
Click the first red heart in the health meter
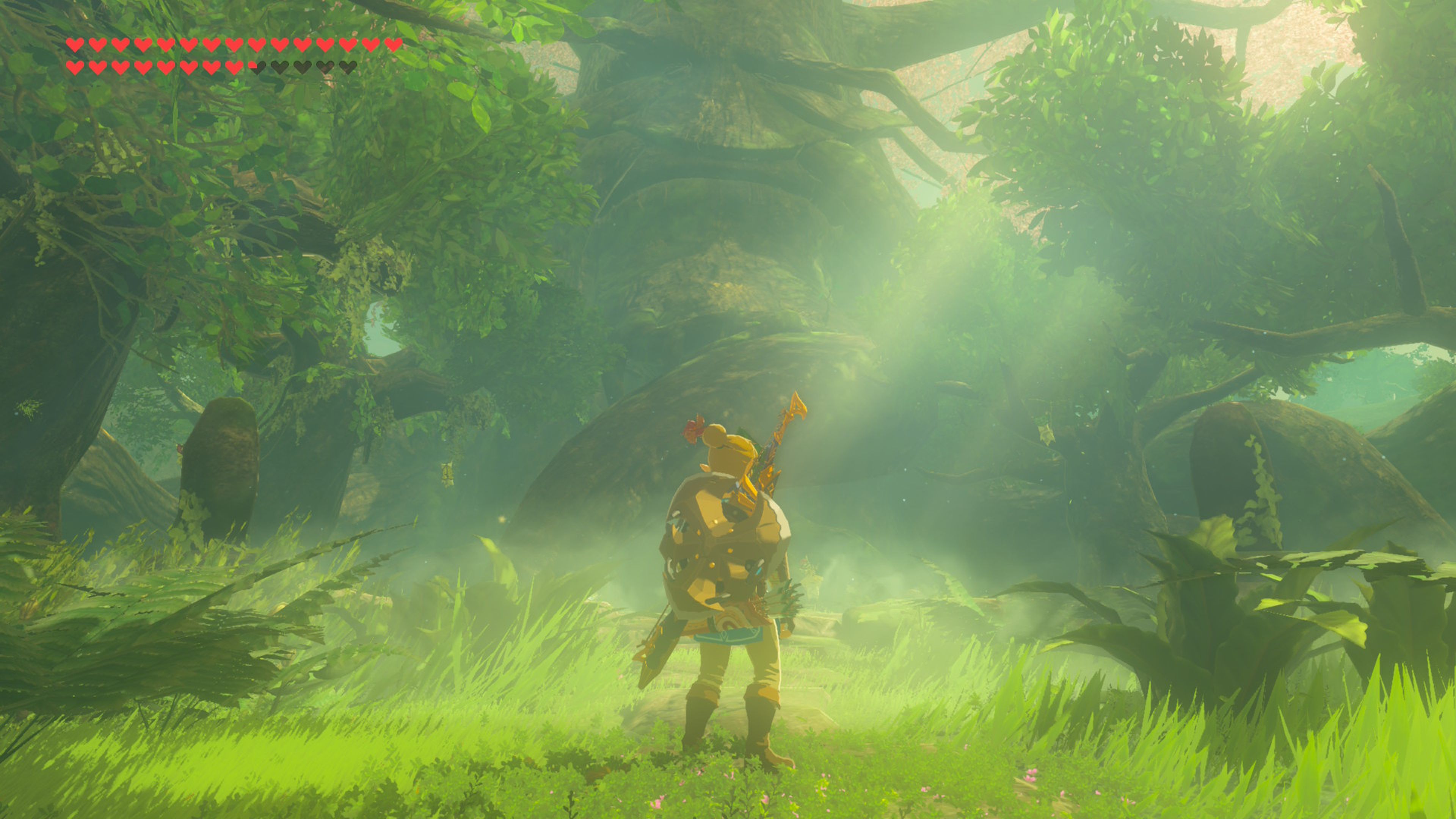pyautogui.click(x=75, y=45)
